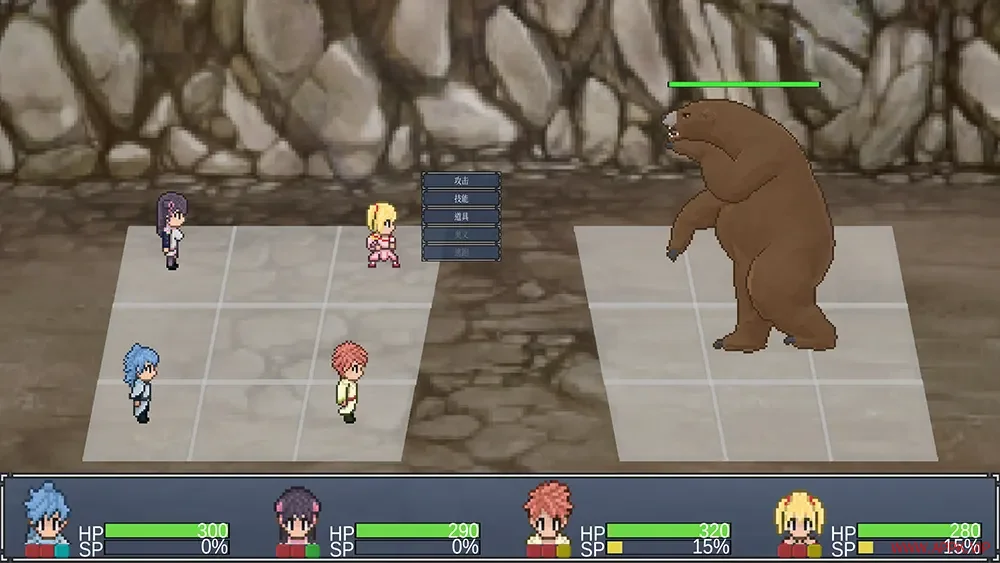Choose the greyed-out bottom escape command
Viewport: 1000px width, 563px height.
click(x=460, y=253)
